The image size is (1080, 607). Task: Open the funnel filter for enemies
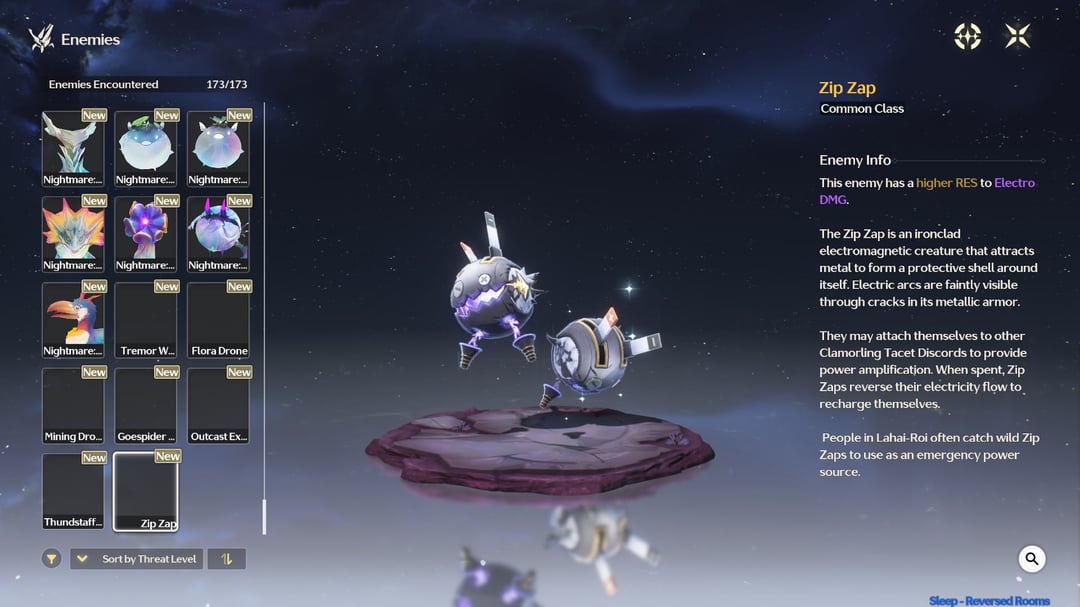point(52,559)
